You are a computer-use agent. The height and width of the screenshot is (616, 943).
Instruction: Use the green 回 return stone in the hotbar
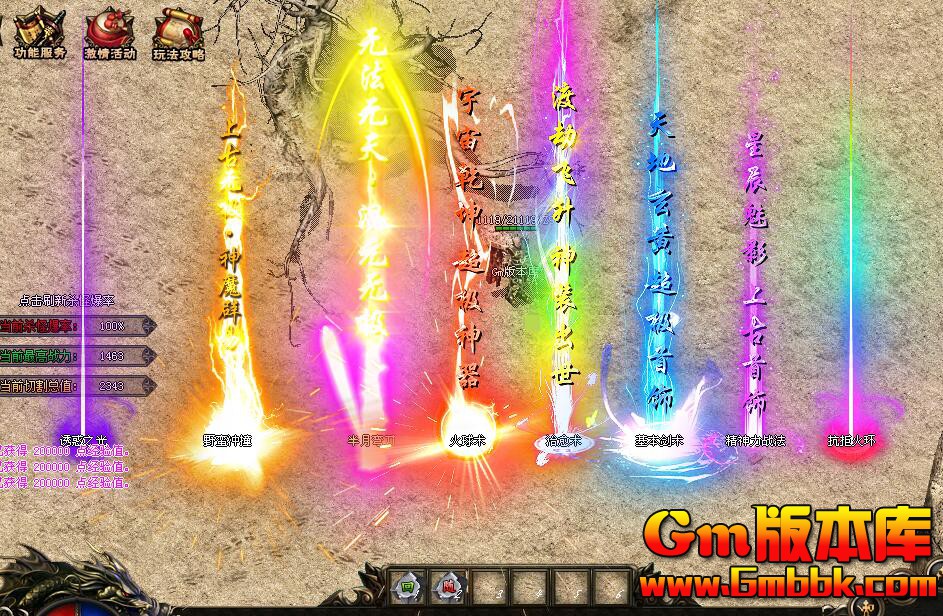[407, 586]
